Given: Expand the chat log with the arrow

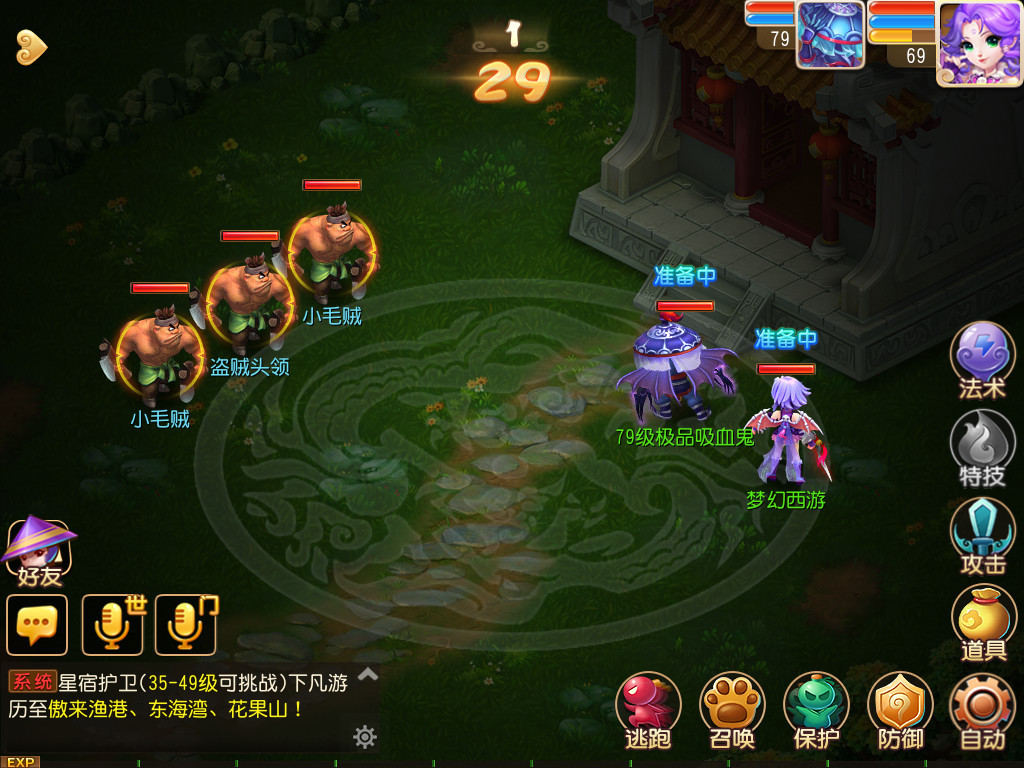Looking at the screenshot, I should (x=368, y=675).
